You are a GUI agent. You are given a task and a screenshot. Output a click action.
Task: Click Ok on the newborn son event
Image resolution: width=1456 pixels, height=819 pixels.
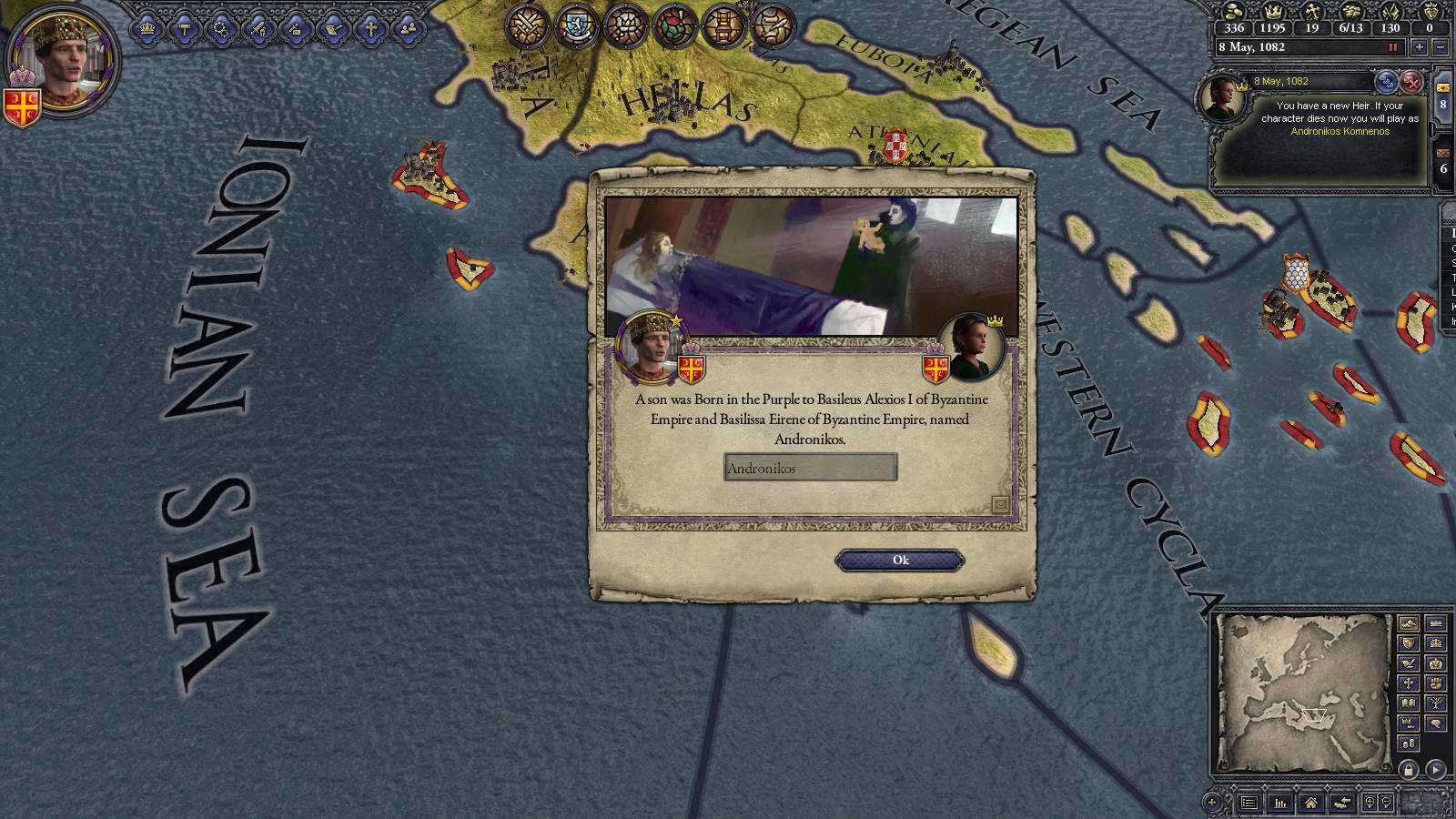coord(899,560)
